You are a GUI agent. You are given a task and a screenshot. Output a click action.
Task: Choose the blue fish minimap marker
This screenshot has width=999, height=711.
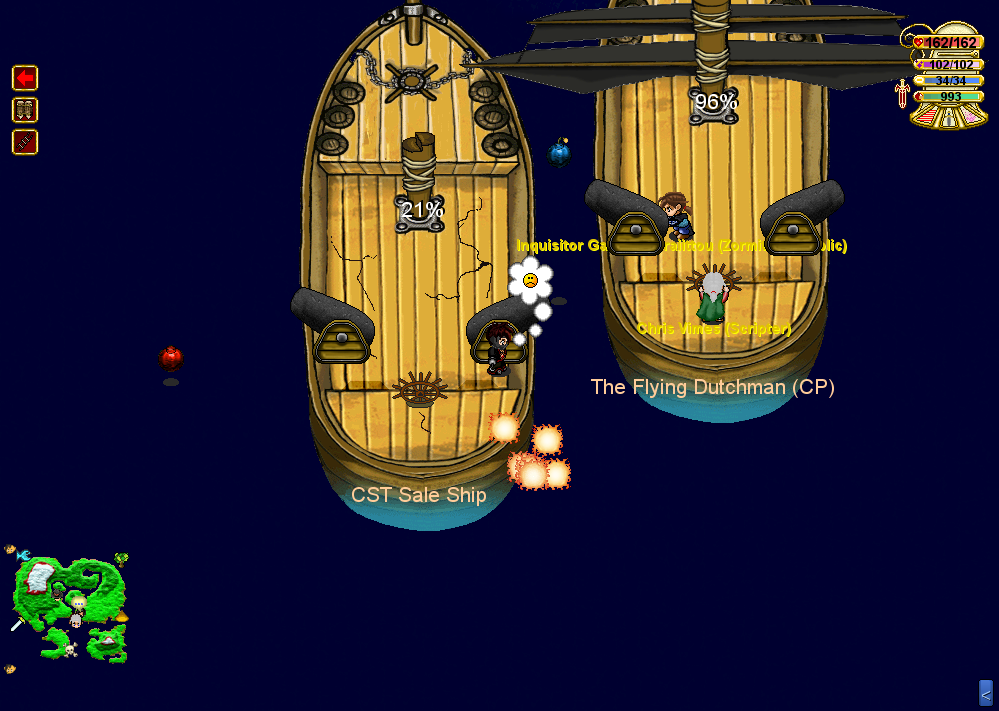(x=22, y=554)
